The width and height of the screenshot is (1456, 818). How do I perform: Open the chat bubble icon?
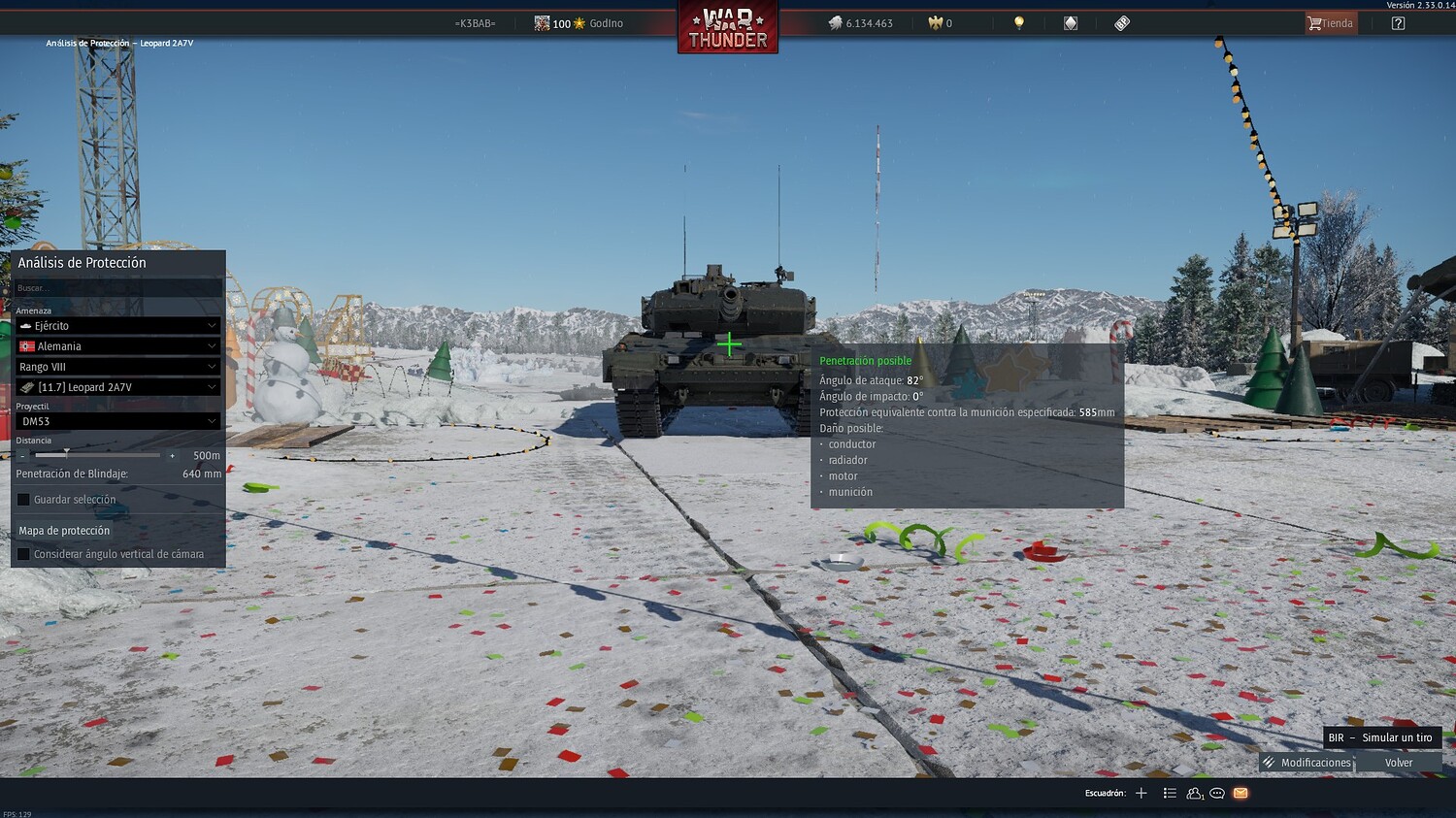[1217, 793]
